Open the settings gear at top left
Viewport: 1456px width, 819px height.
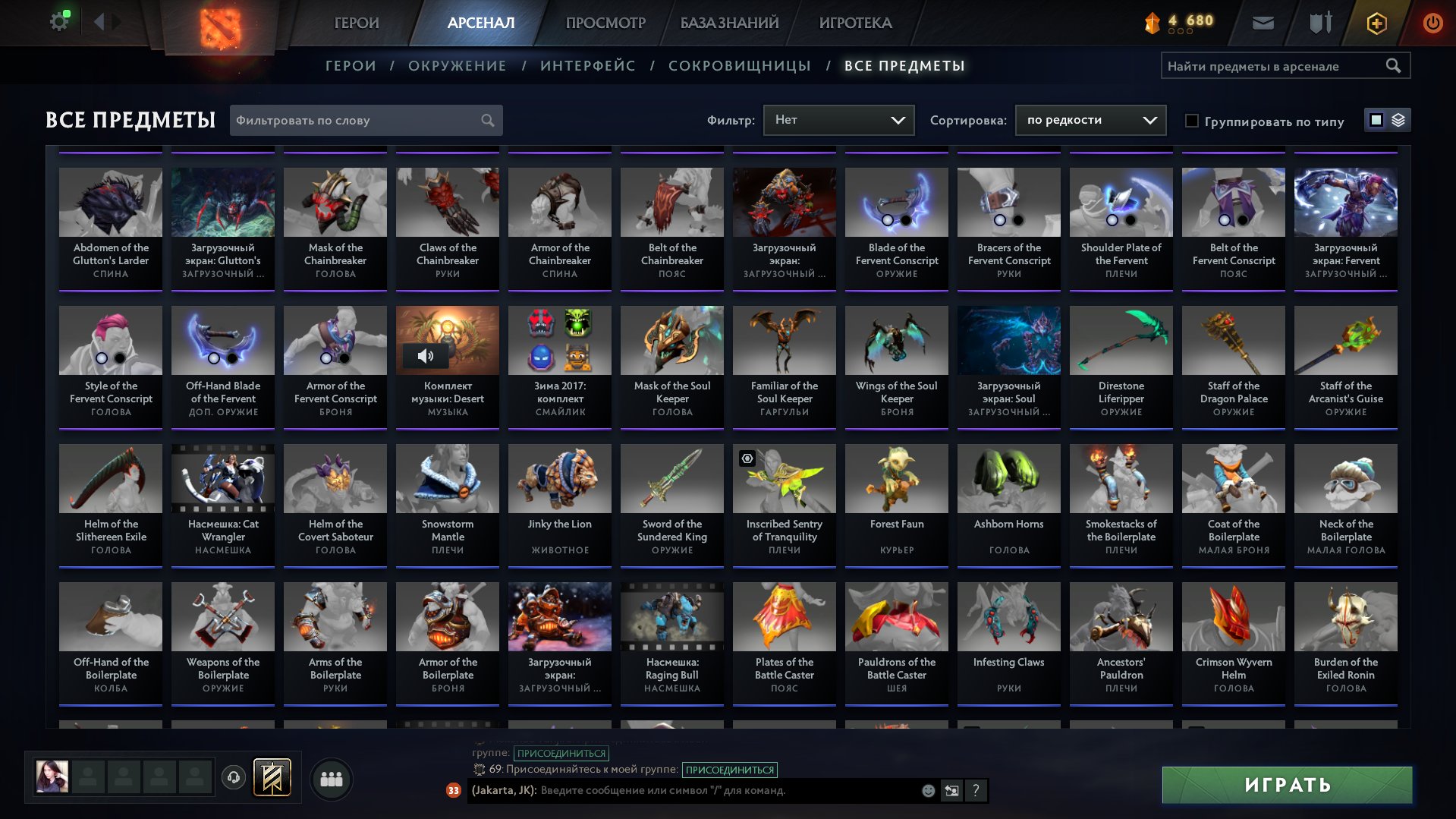58,20
